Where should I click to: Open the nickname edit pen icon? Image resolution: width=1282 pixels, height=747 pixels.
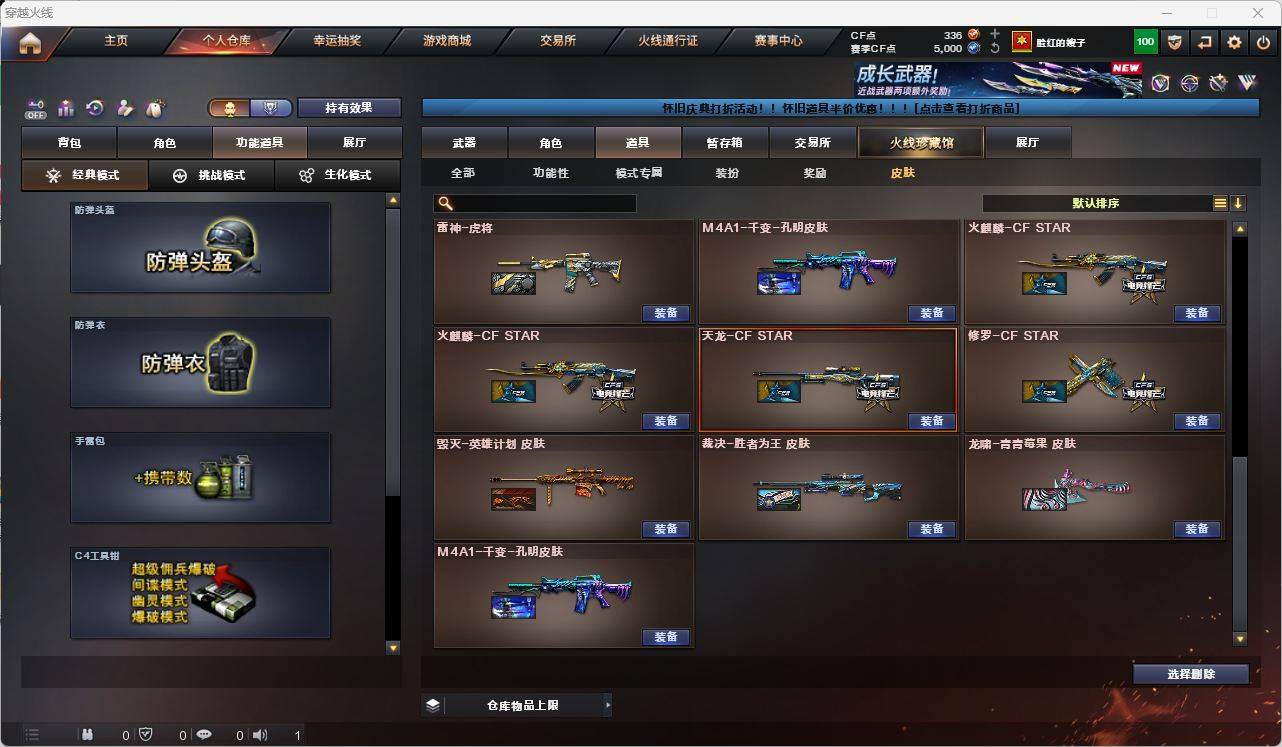(127, 108)
